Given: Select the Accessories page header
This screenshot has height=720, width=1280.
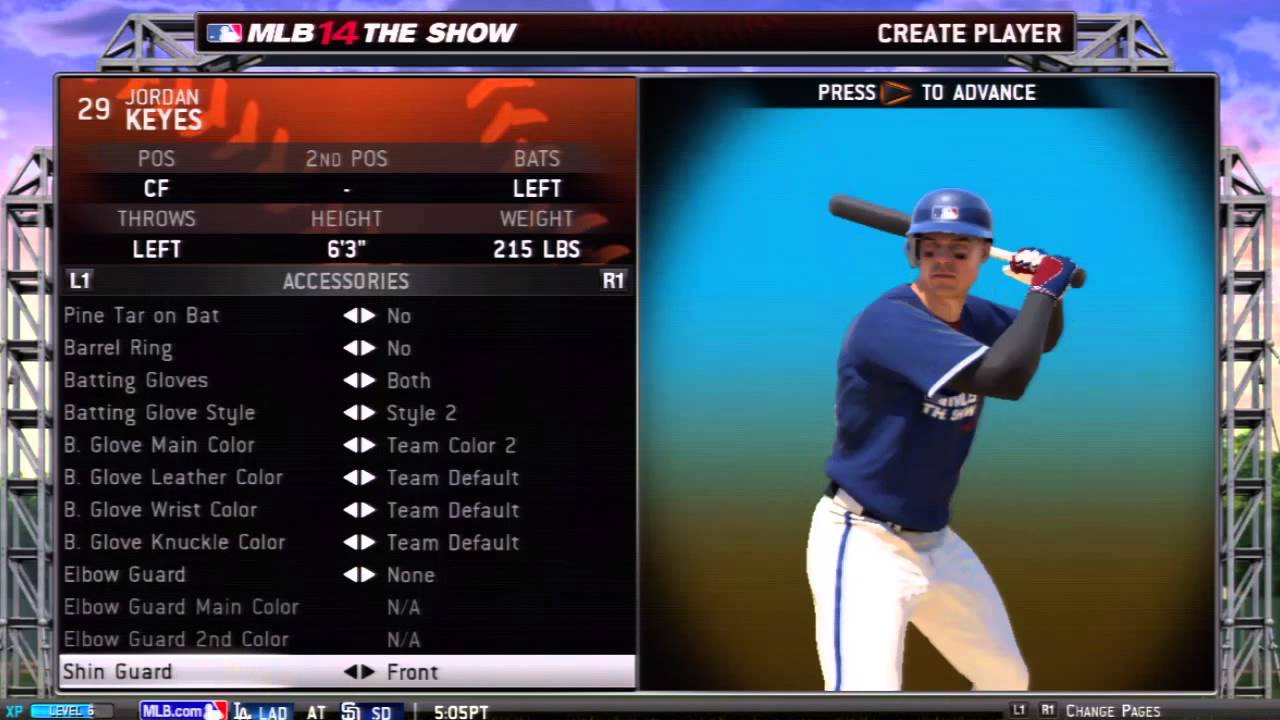Looking at the screenshot, I should point(346,281).
